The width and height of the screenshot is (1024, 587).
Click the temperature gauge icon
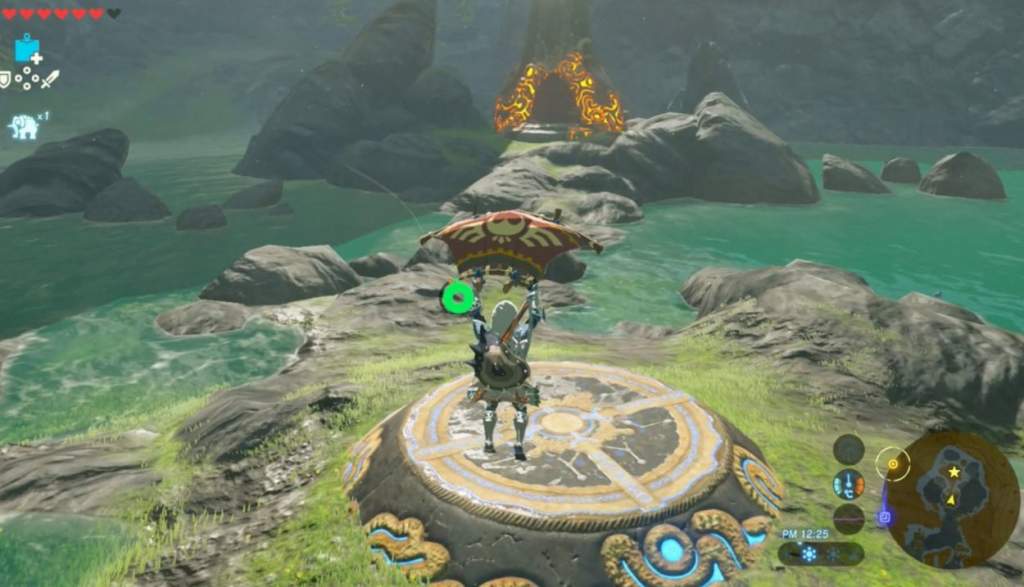coord(849,484)
